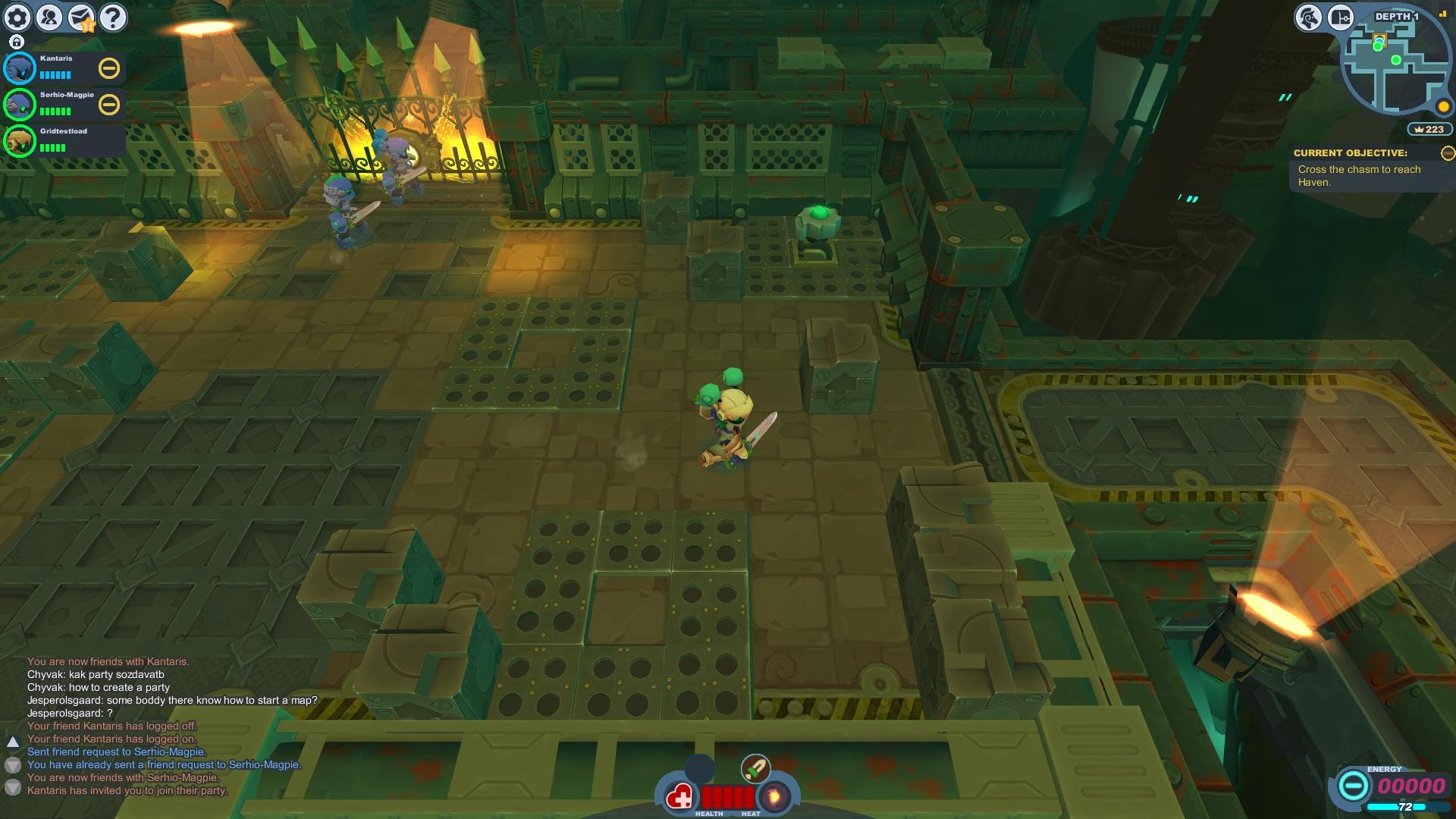
Task: Select Kantaris's party portrait
Action: [20, 68]
